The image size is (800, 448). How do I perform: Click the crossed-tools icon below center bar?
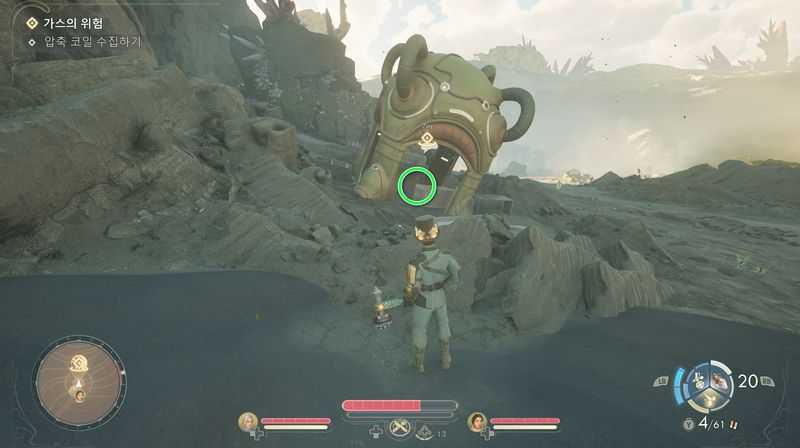[x=400, y=429]
